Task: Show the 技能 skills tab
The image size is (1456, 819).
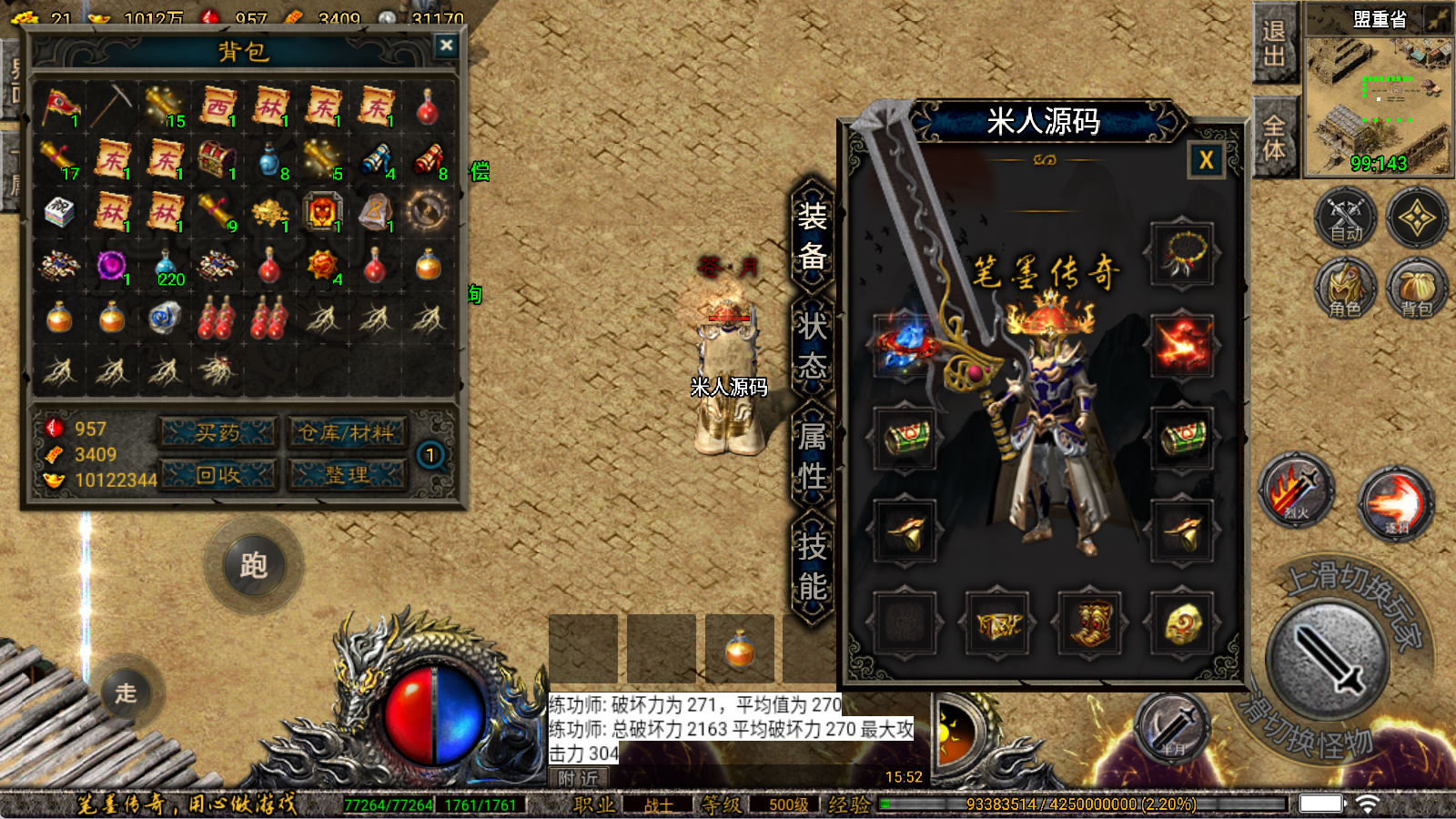Action: click(813, 567)
